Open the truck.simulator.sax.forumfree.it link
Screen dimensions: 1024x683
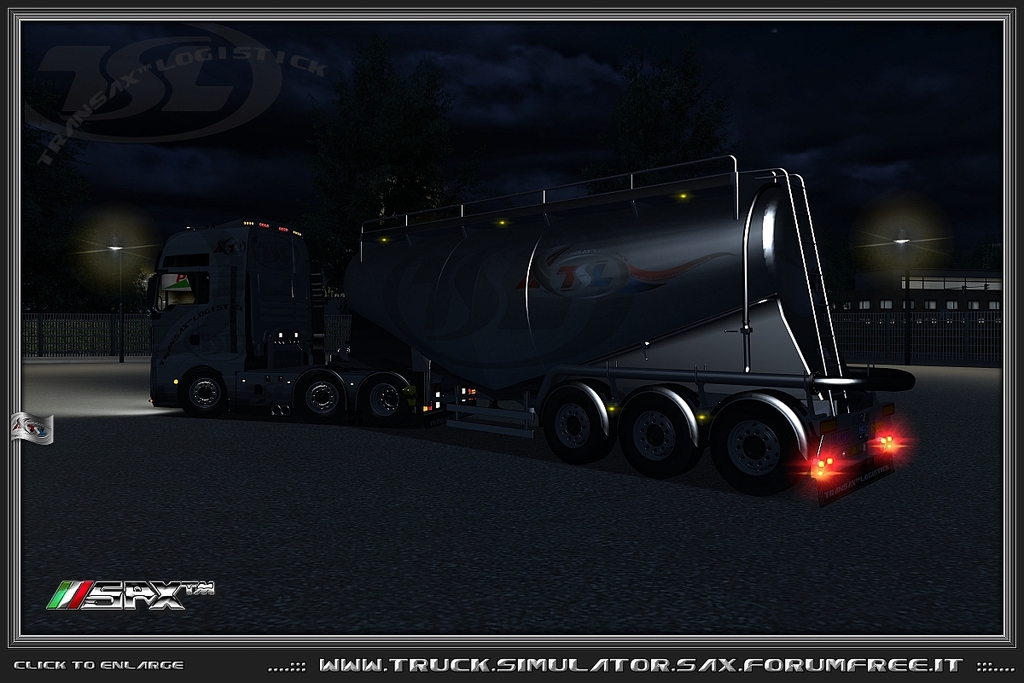tap(640, 665)
